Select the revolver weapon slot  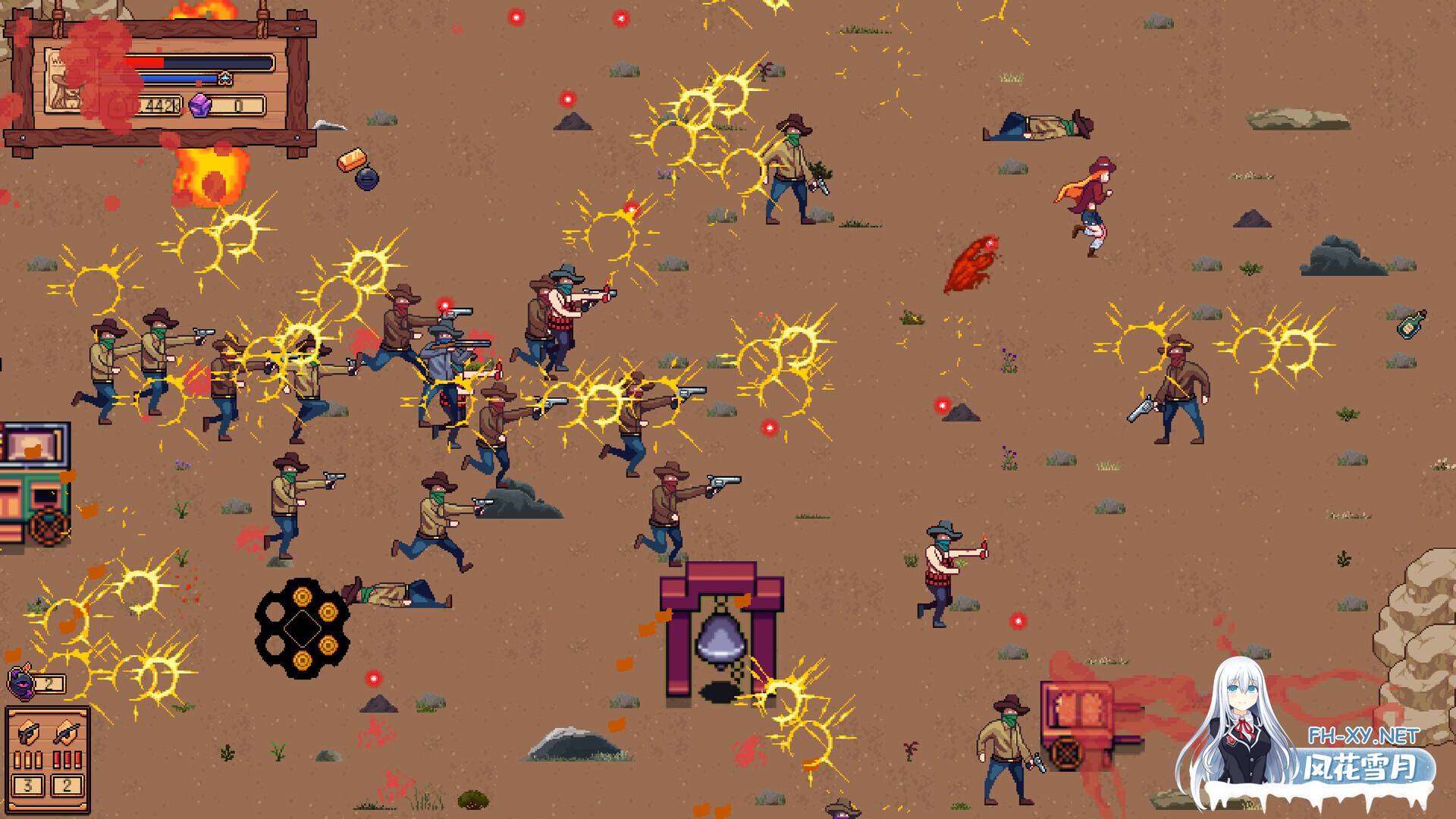click(x=29, y=732)
